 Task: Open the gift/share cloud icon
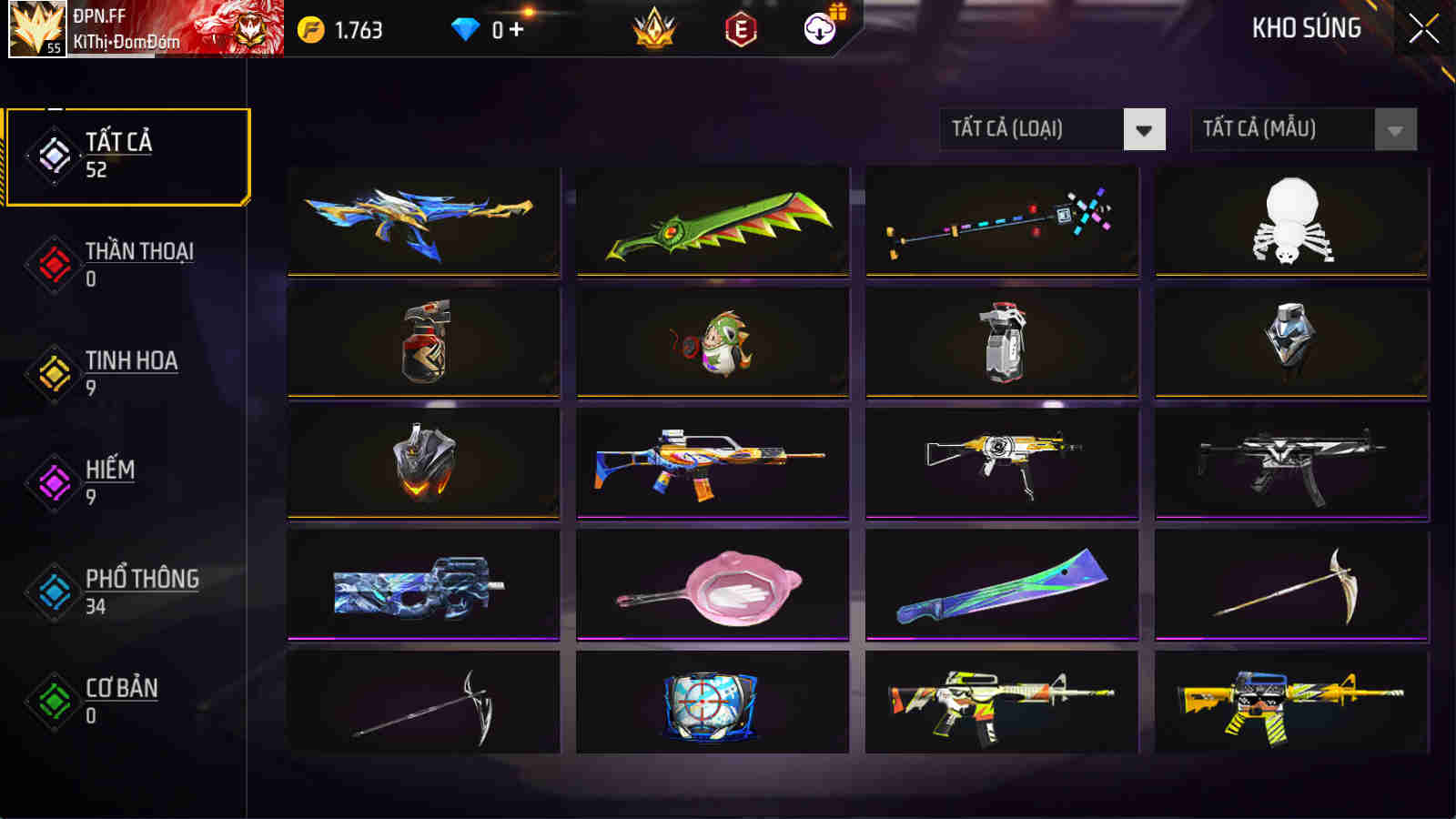click(x=819, y=28)
